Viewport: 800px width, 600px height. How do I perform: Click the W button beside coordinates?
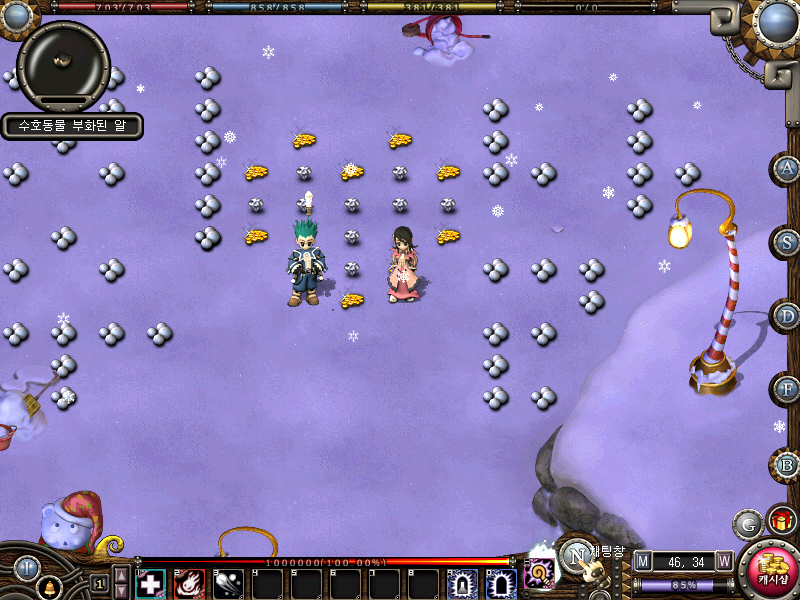point(723,560)
